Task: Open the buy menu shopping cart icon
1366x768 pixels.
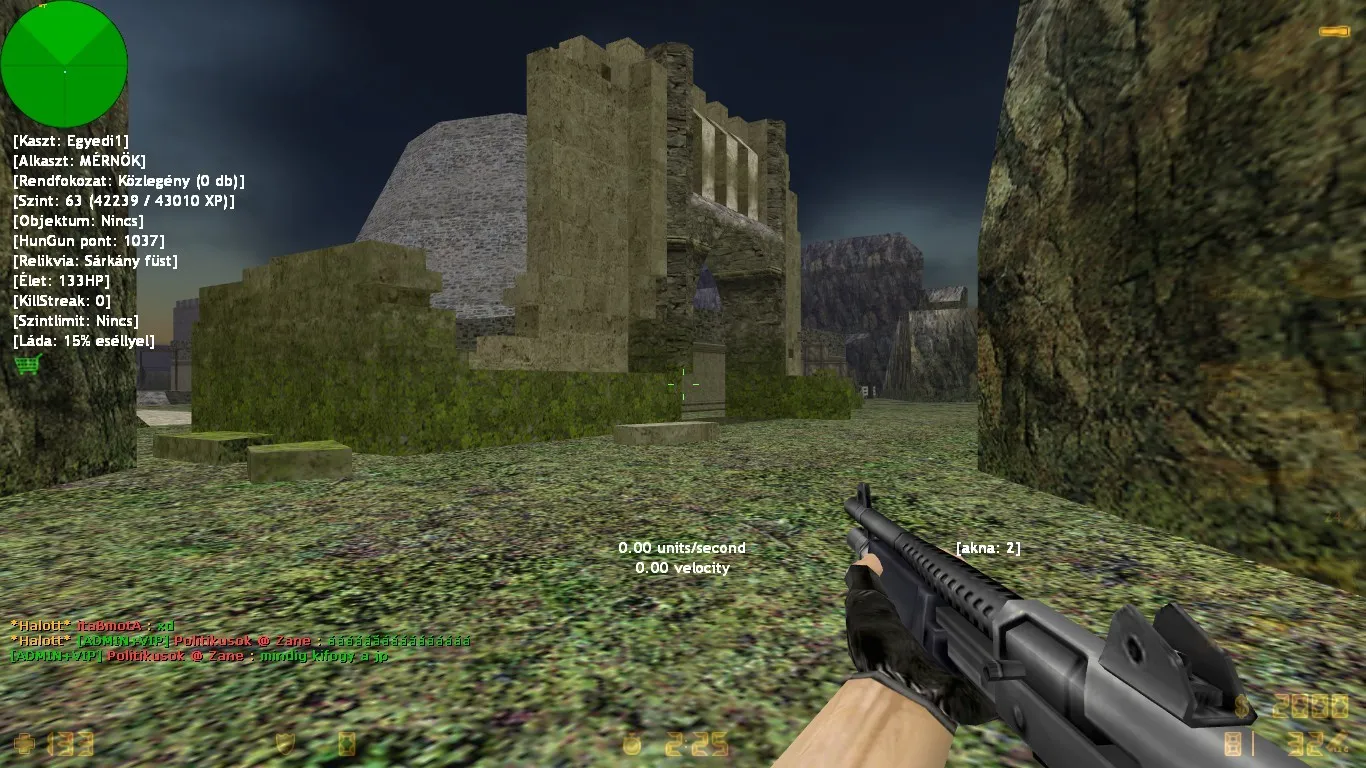Action: click(25, 364)
